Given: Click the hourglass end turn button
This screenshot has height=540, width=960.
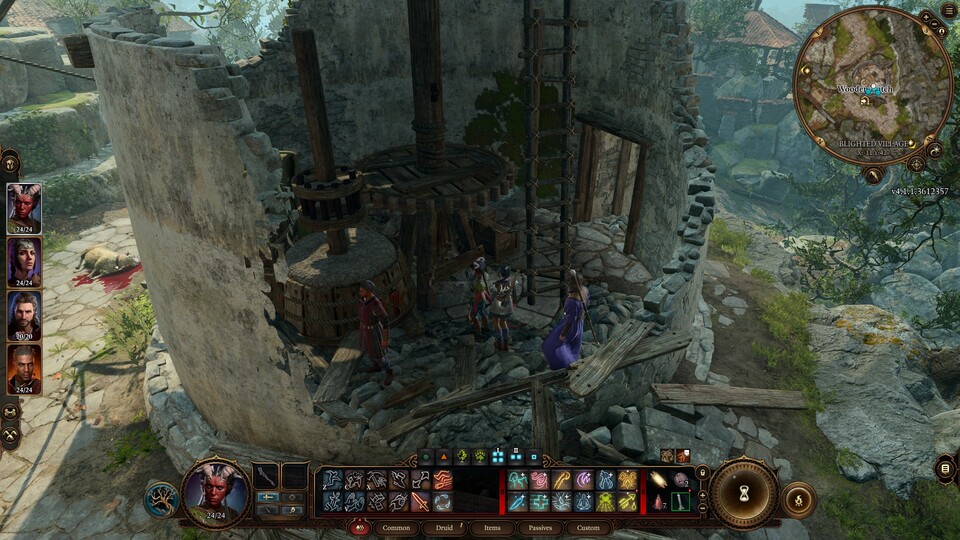Looking at the screenshot, I should coord(744,493).
